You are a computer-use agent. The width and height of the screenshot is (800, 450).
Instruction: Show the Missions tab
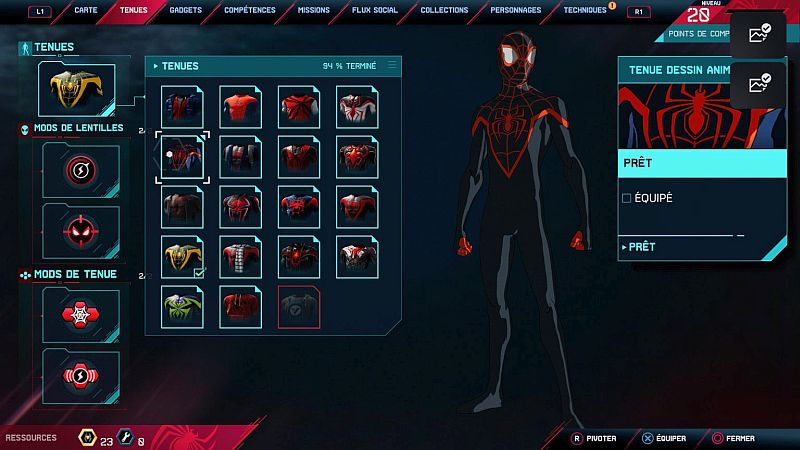coord(315,10)
